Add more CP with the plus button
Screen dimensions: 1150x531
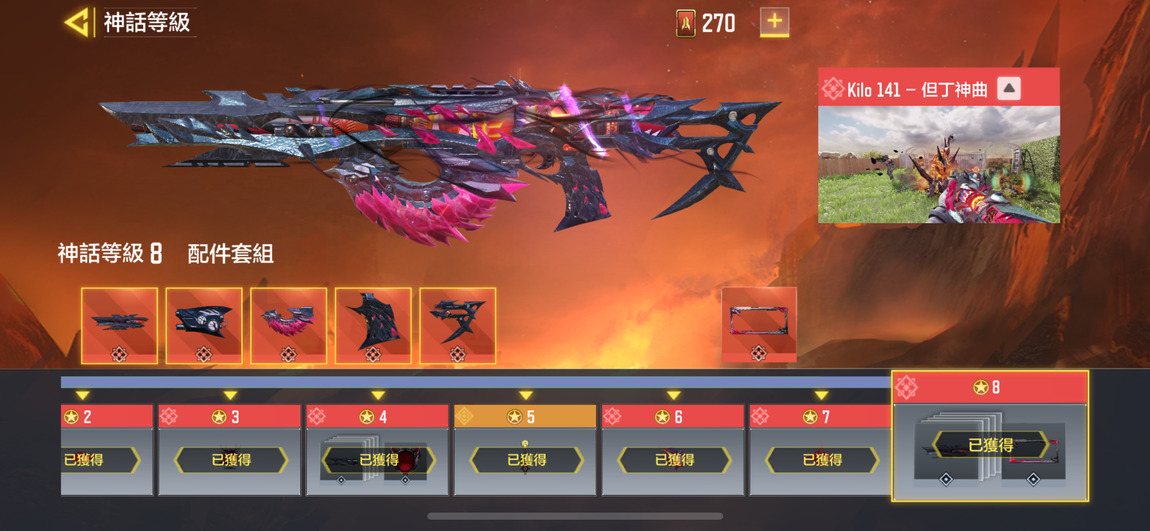click(x=774, y=22)
